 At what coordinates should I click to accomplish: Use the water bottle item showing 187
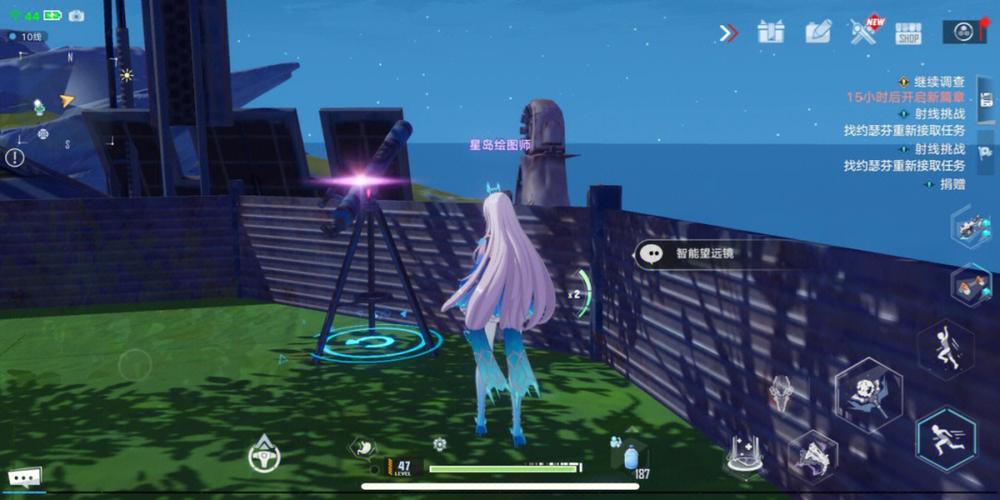pyautogui.click(x=630, y=457)
